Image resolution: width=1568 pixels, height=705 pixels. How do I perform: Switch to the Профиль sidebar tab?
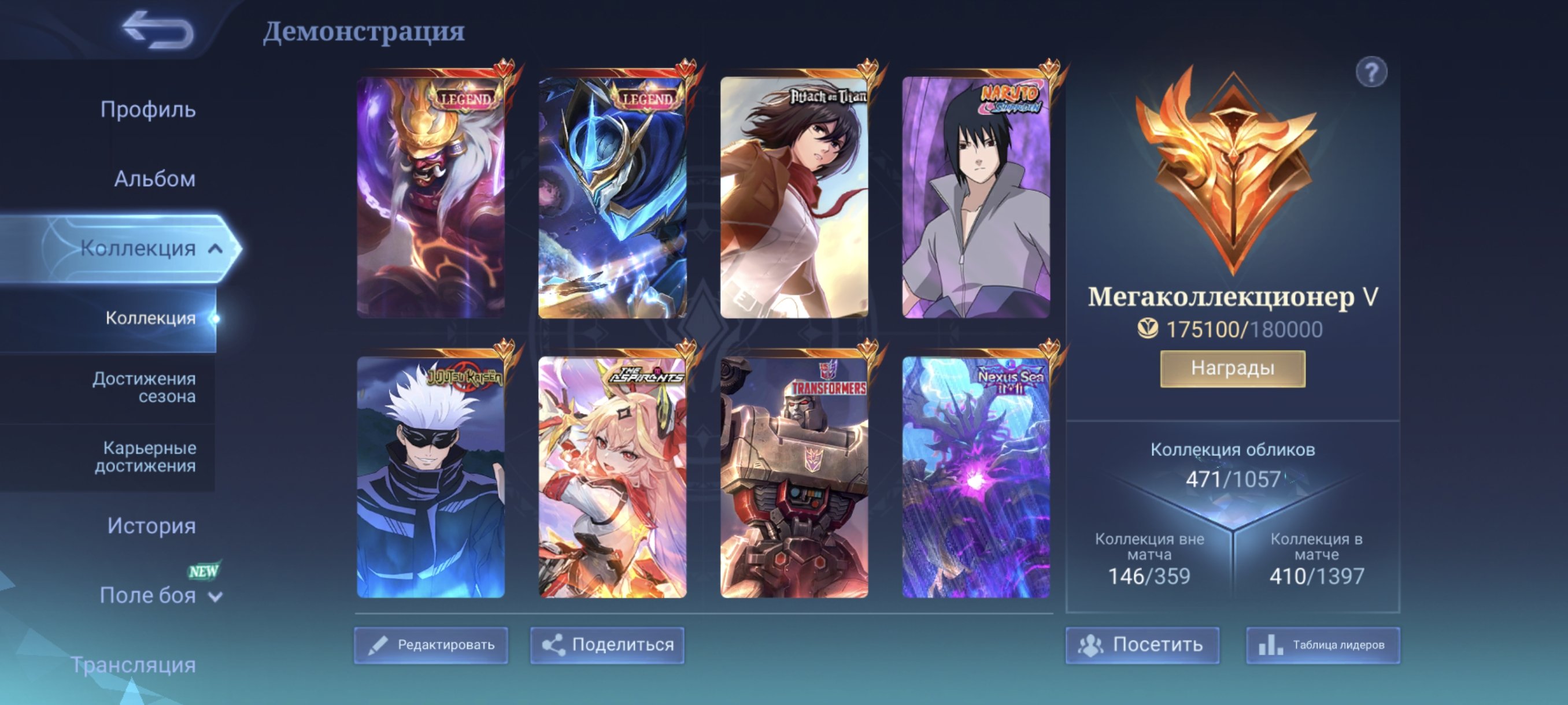pyautogui.click(x=149, y=109)
